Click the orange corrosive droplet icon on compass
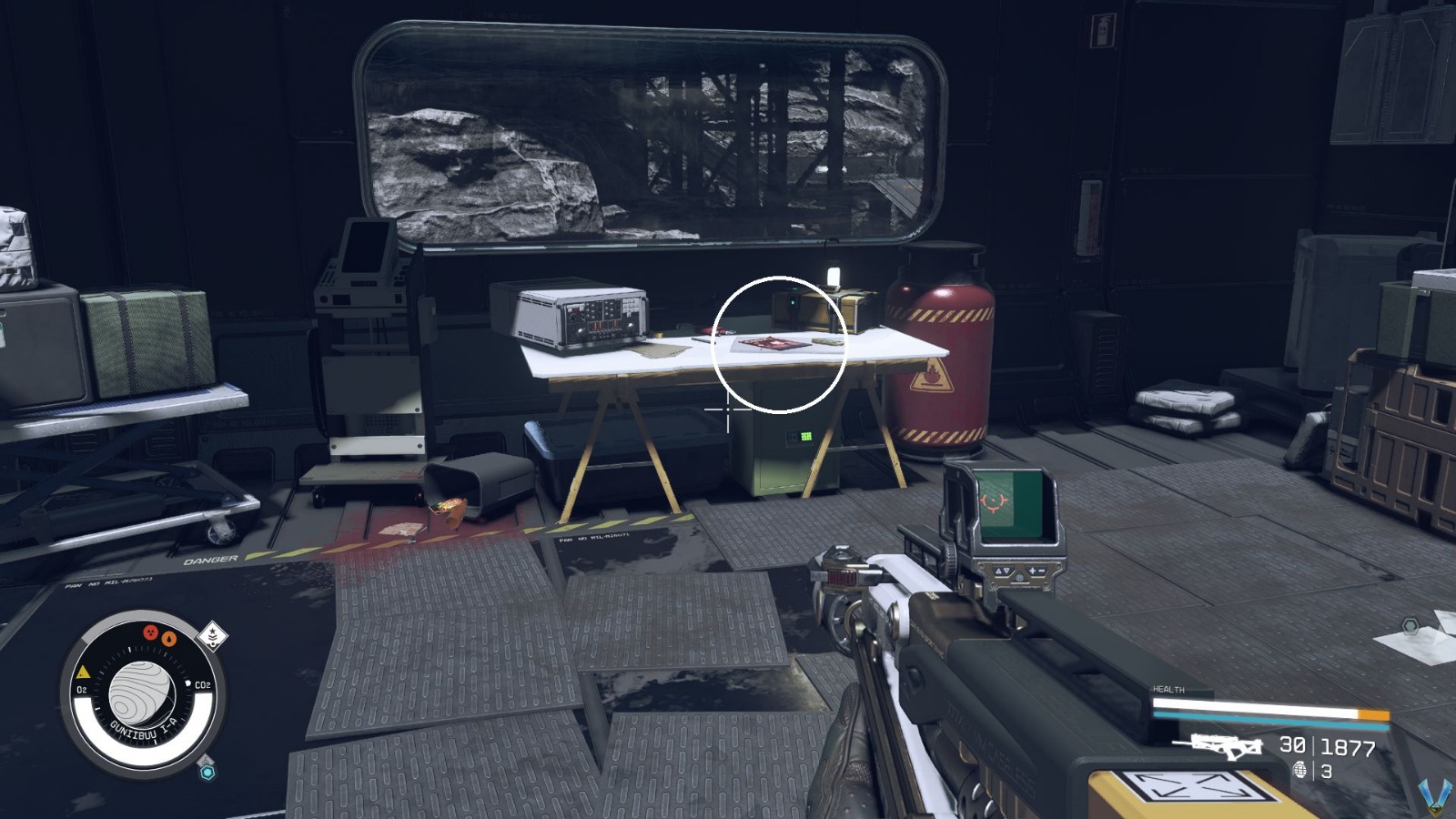The width and height of the screenshot is (1456, 819). 168,639
